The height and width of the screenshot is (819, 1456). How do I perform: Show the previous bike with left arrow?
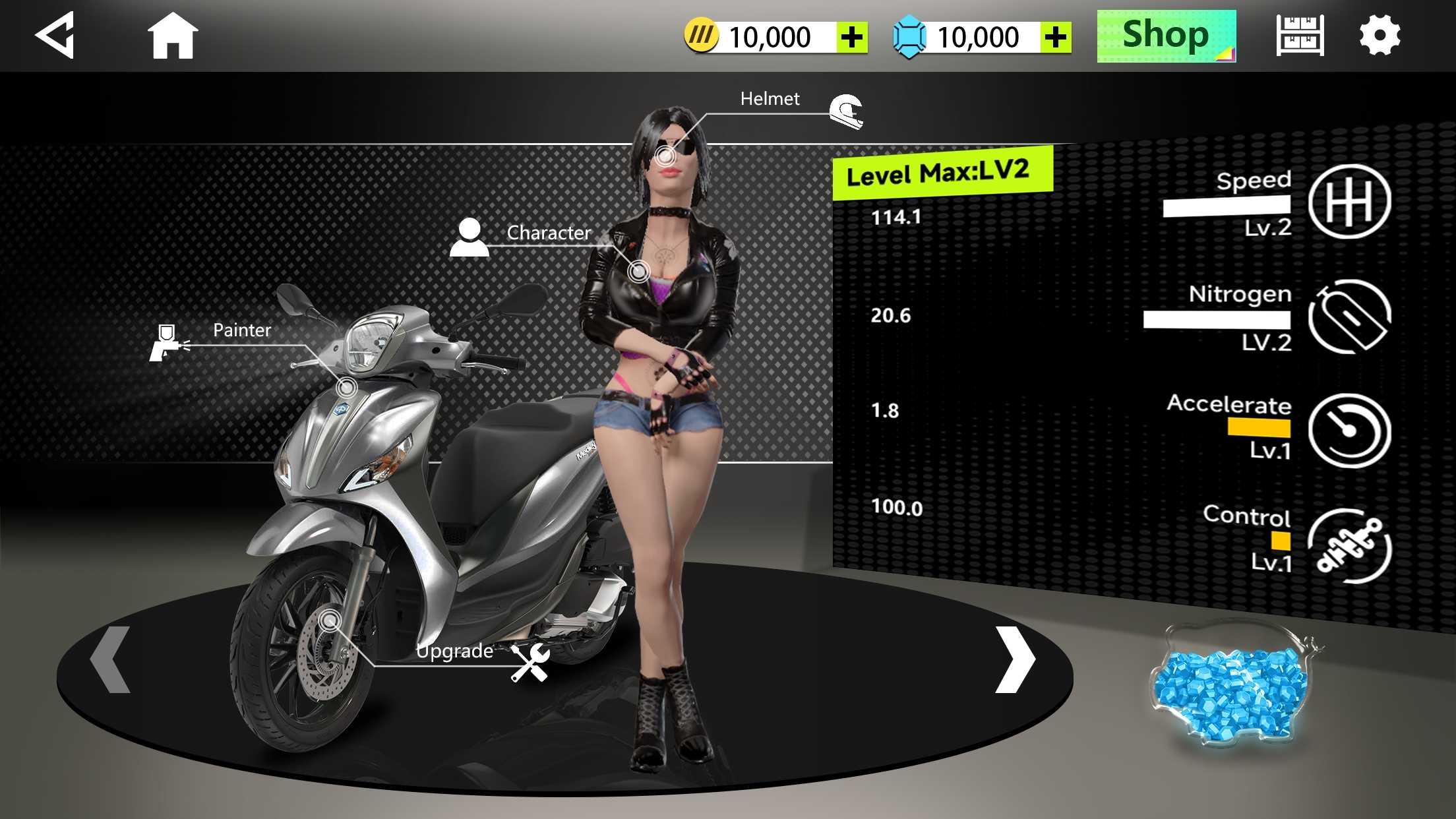pyautogui.click(x=110, y=659)
